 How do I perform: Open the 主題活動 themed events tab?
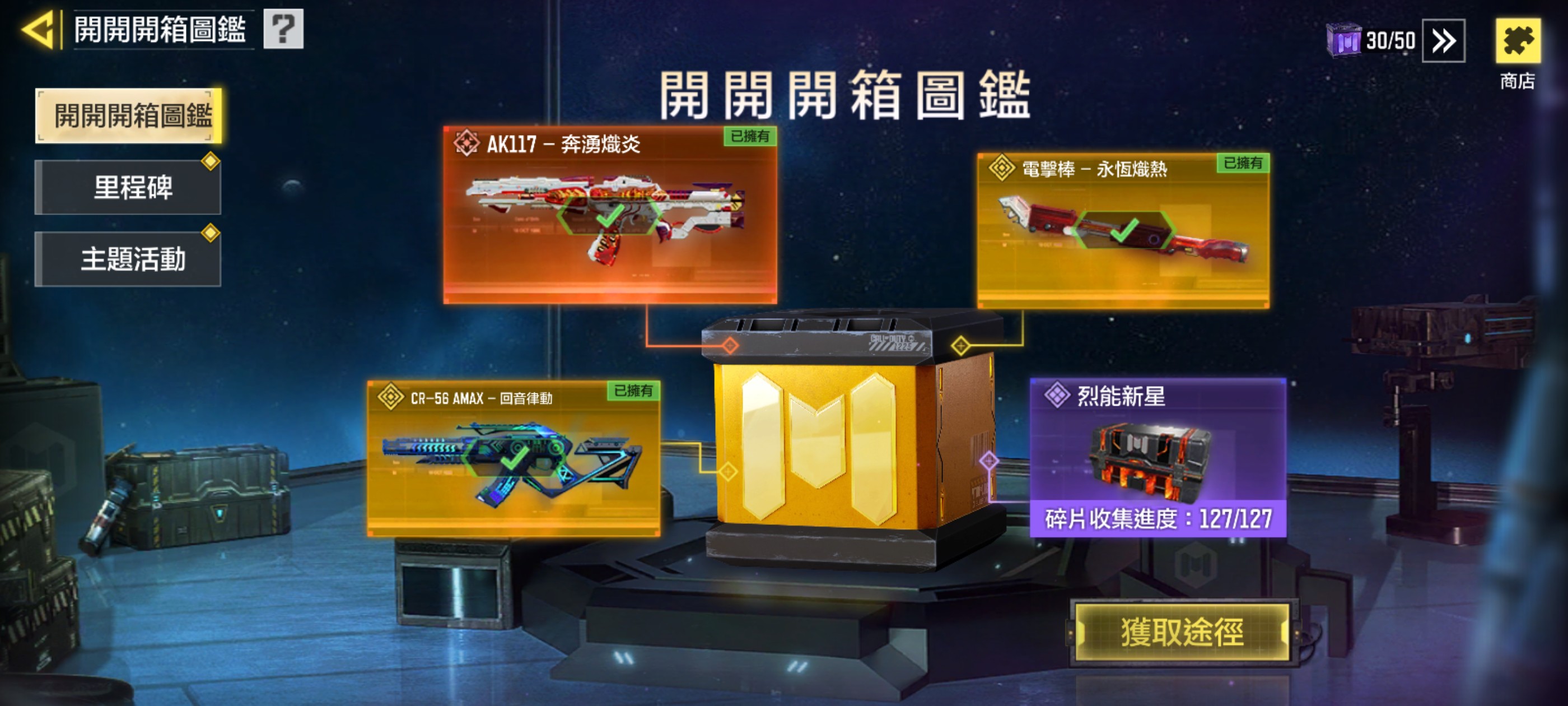pos(127,259)
